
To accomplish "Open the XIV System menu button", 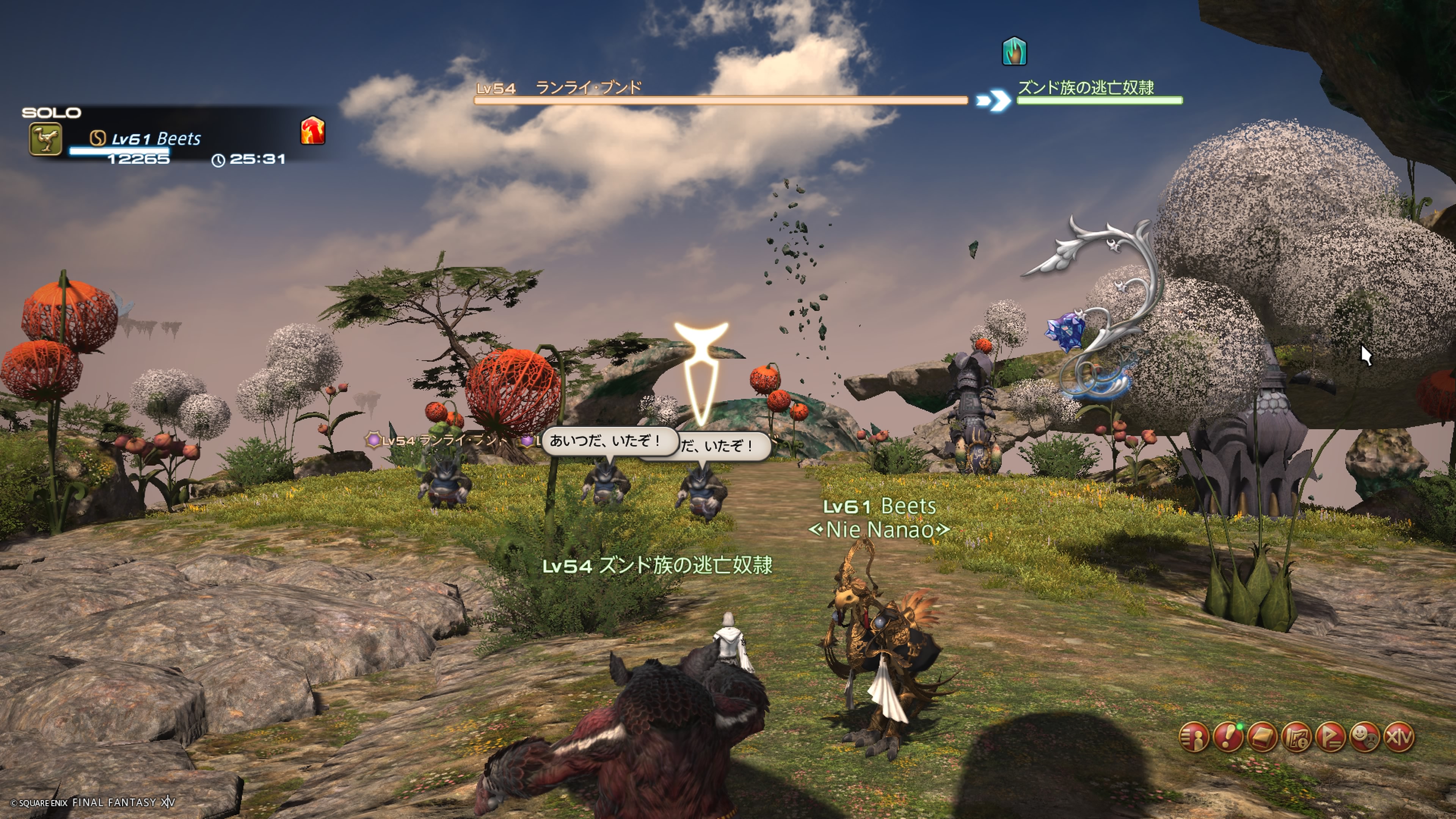I will click(1400, 737).
